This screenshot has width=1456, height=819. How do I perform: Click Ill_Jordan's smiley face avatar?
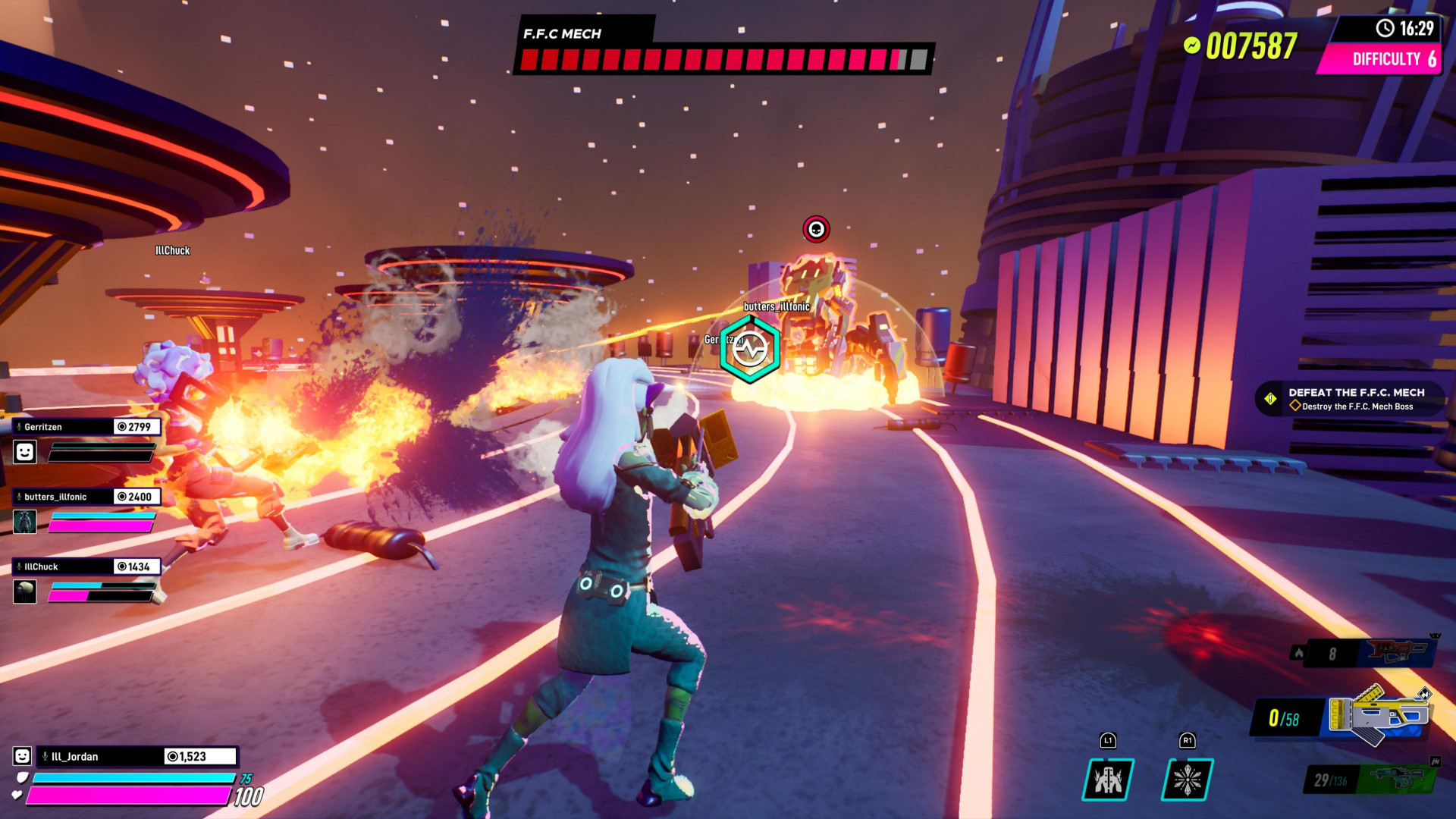[21, 755]
